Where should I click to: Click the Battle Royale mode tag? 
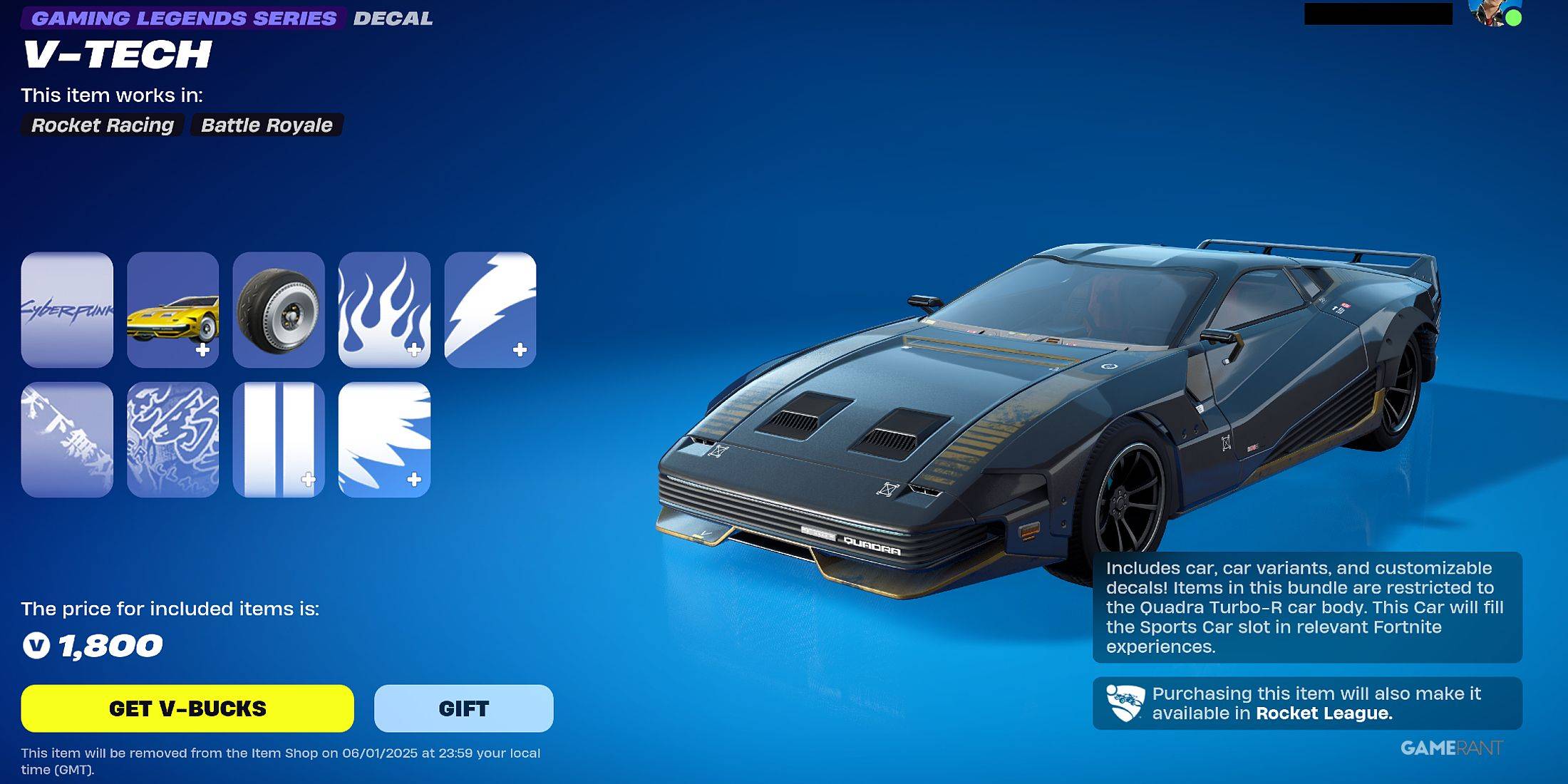267,125
